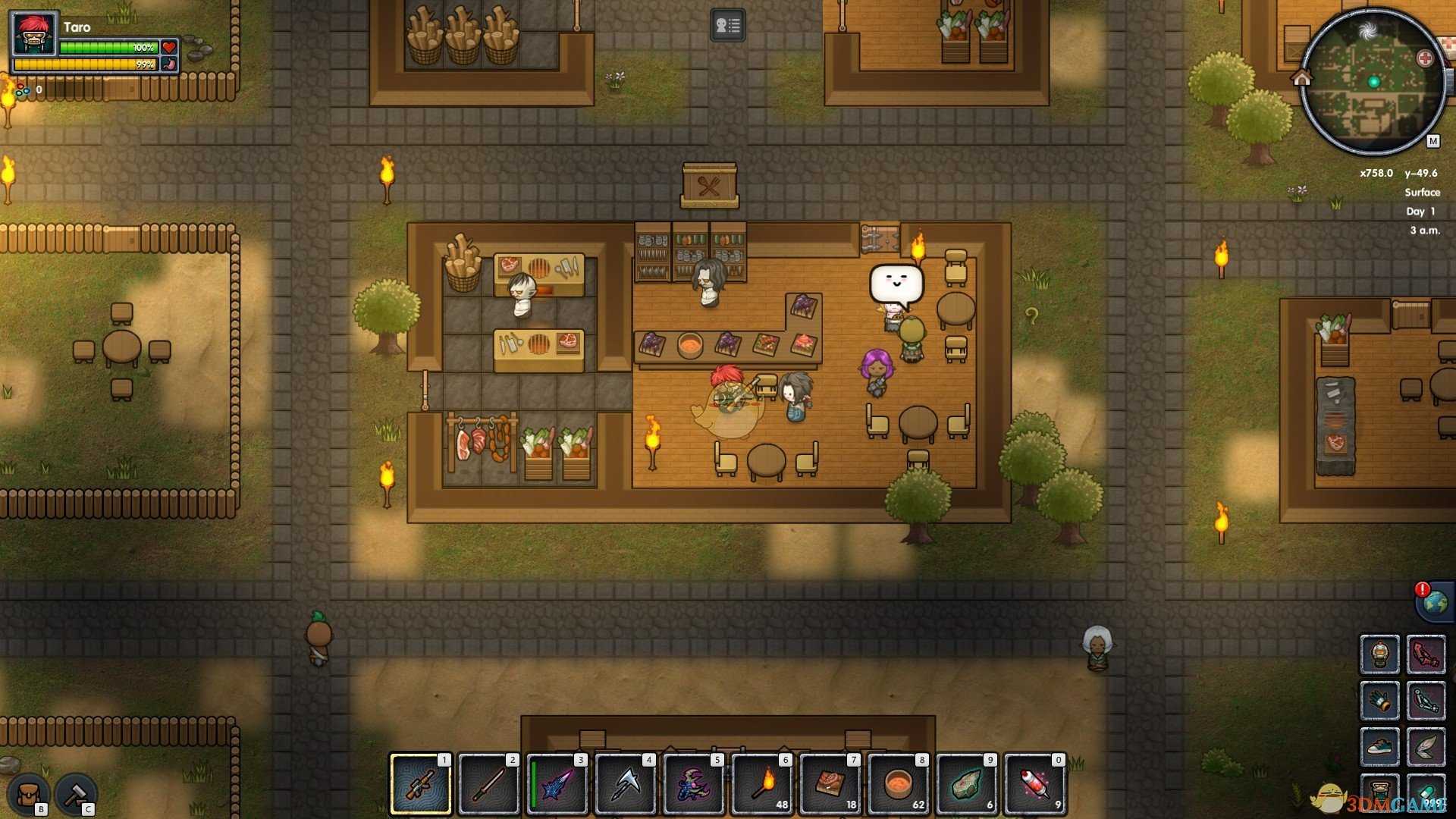The height and width of the screenshot is (819, 1456).
Task: Select the orange soup bowl hotbar slot
Action: tap(899, 784)
